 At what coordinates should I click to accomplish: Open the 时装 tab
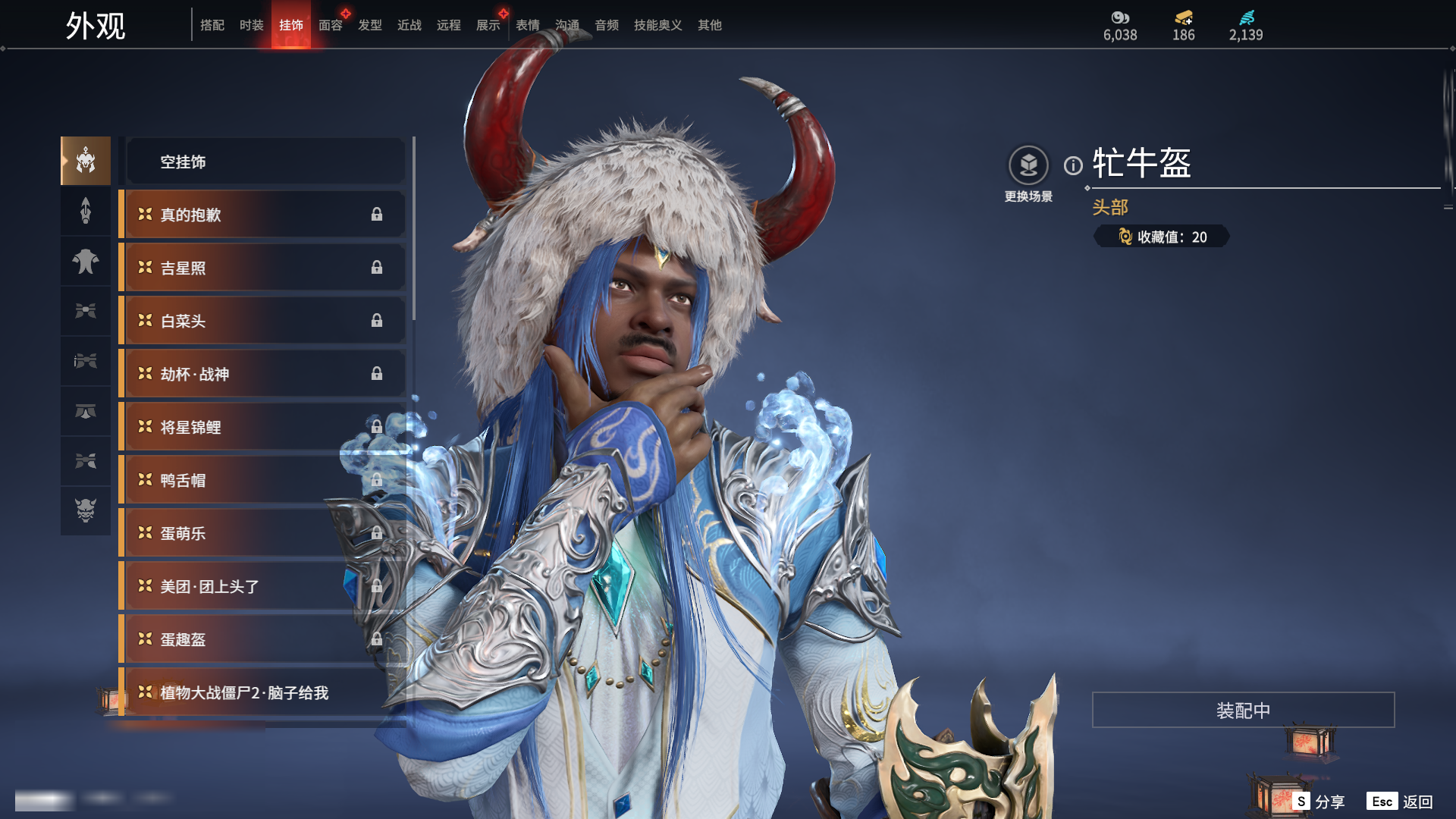251,25
